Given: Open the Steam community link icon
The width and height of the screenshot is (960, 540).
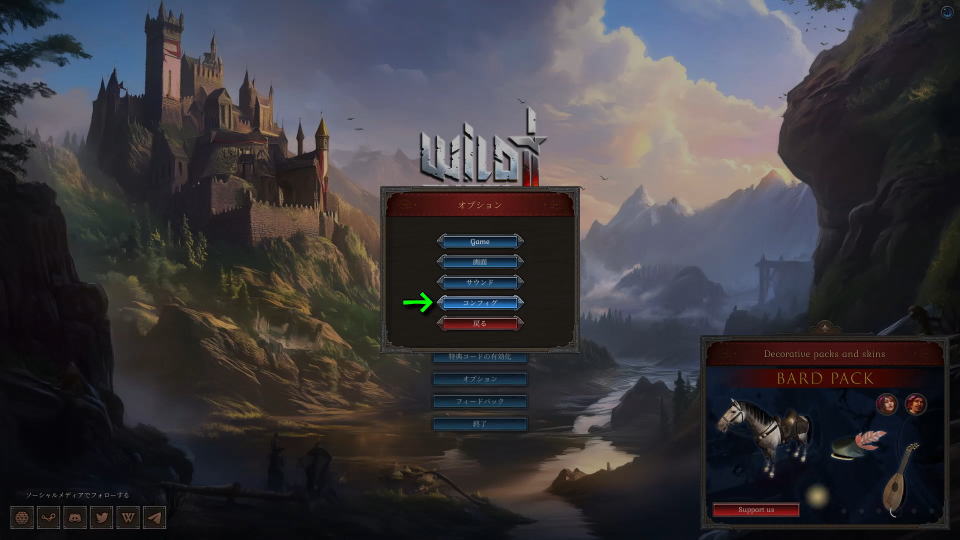Looking at the screenshot, I should tap(49, 518).
